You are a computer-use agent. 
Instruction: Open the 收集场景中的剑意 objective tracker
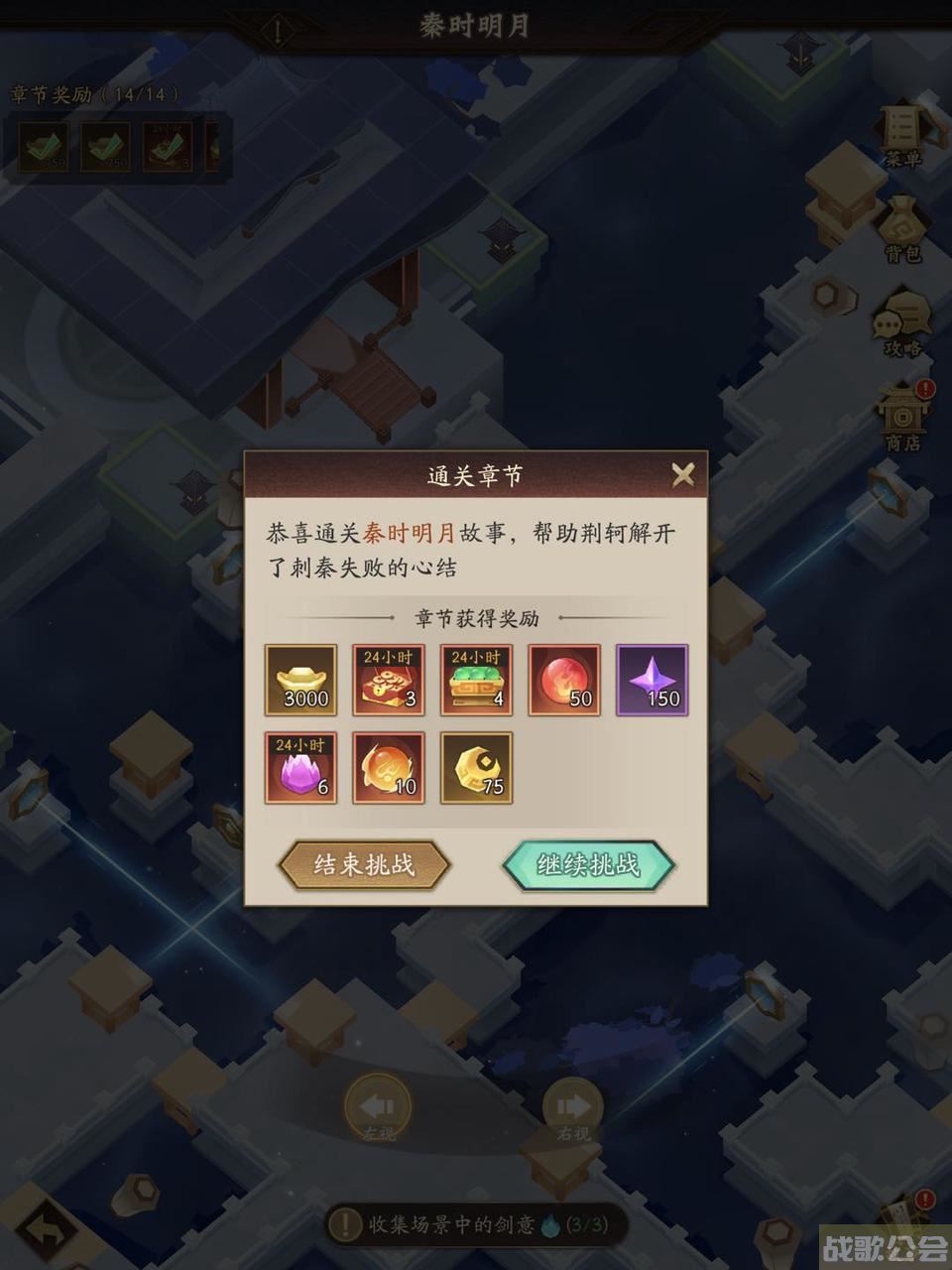click(x=468, y=1224)
